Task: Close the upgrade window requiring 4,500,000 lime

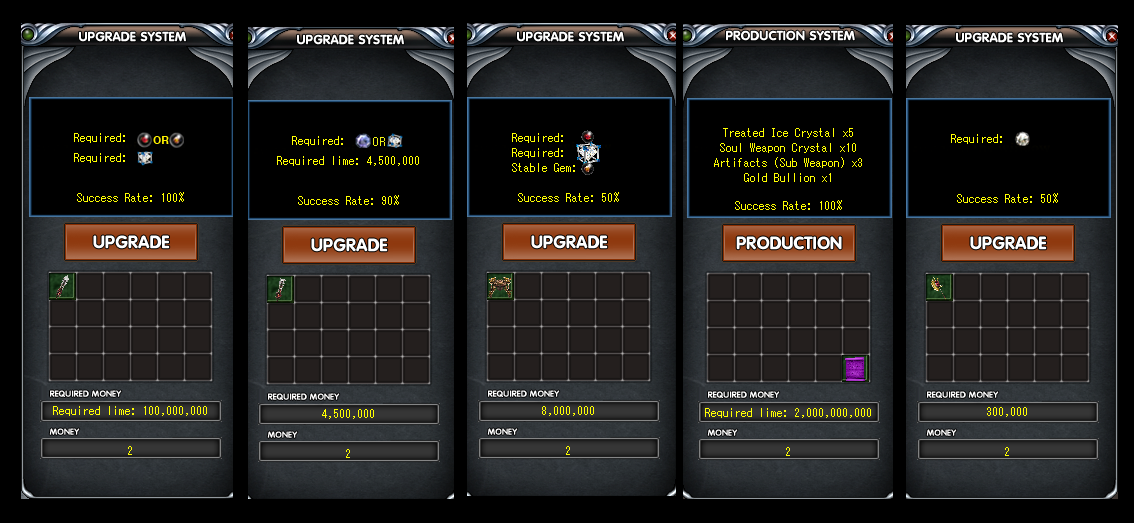Action: pyautogui.click(x=451, y=38)
